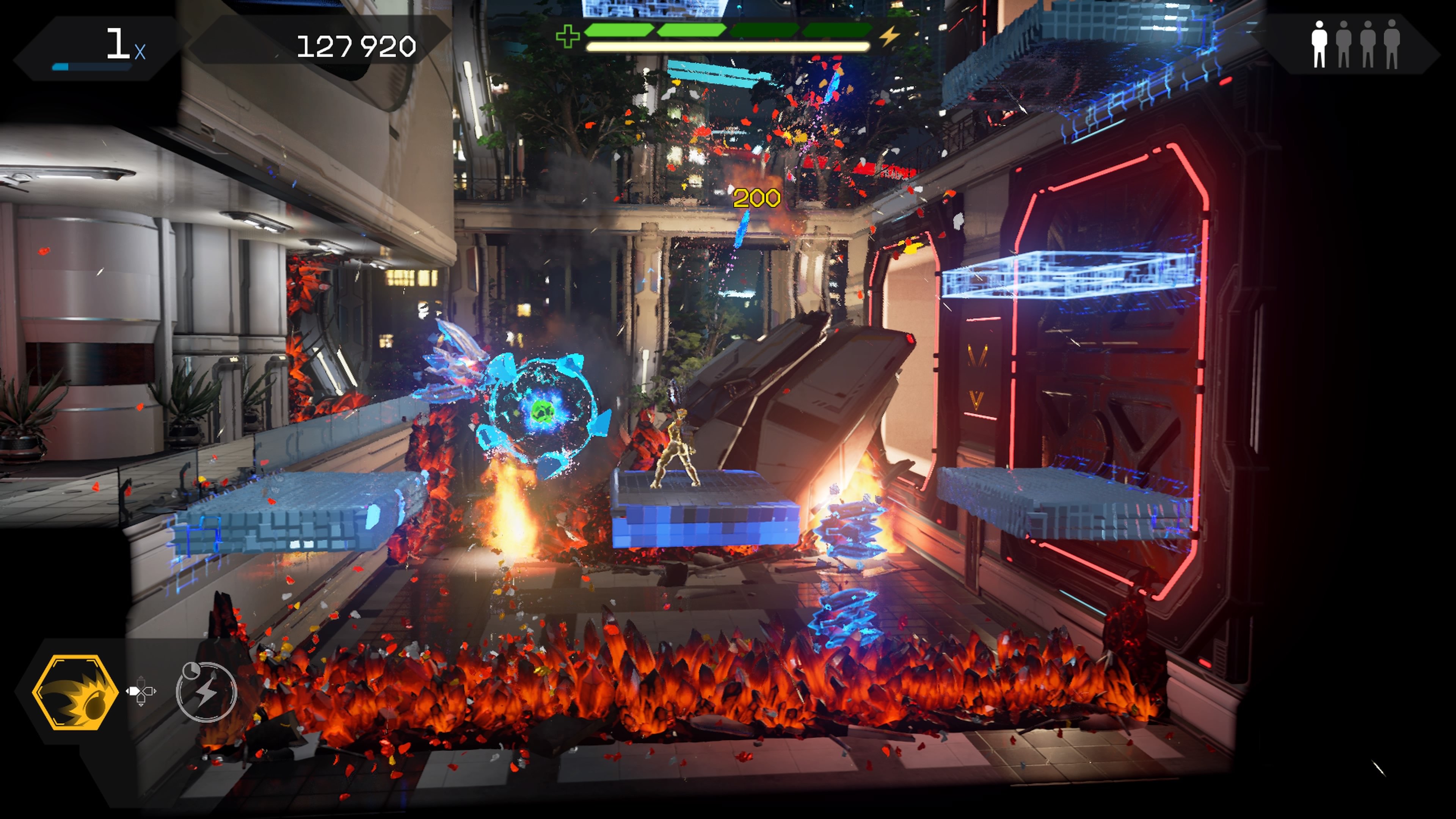Click the d-pad weapon switch indicator

[x=141, y=692]
